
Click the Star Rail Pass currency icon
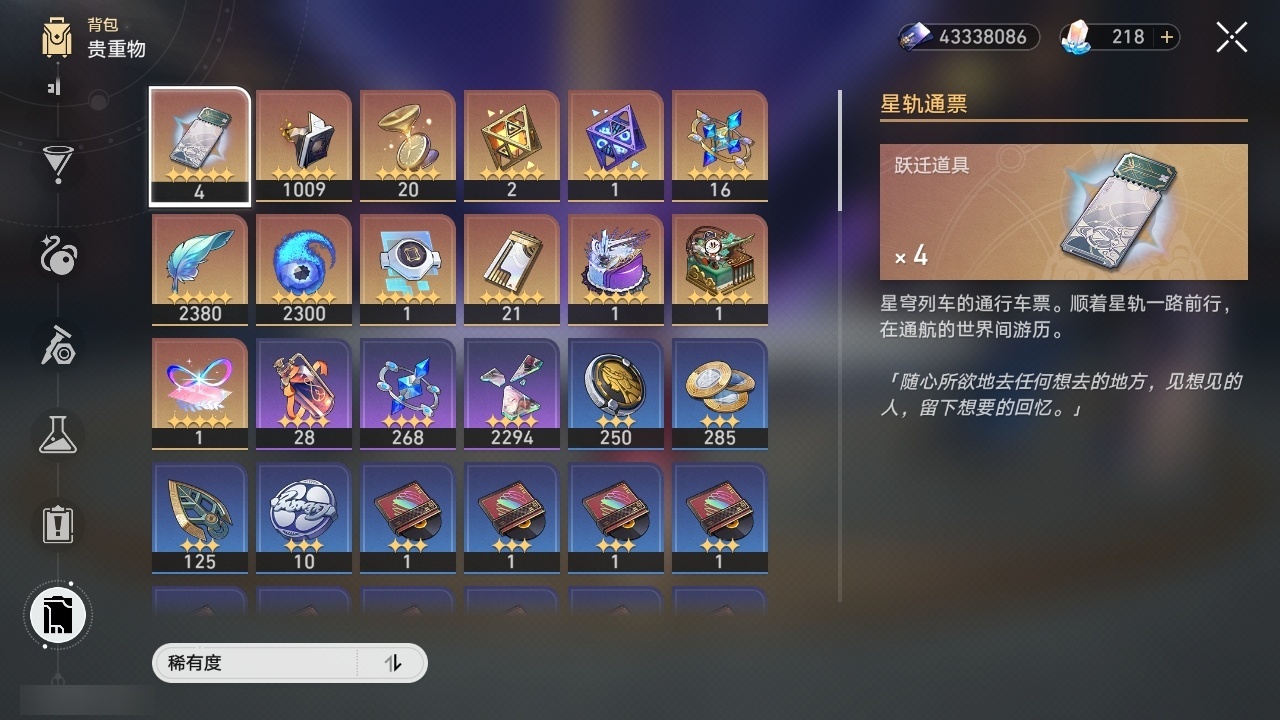(x=916, y=37)
